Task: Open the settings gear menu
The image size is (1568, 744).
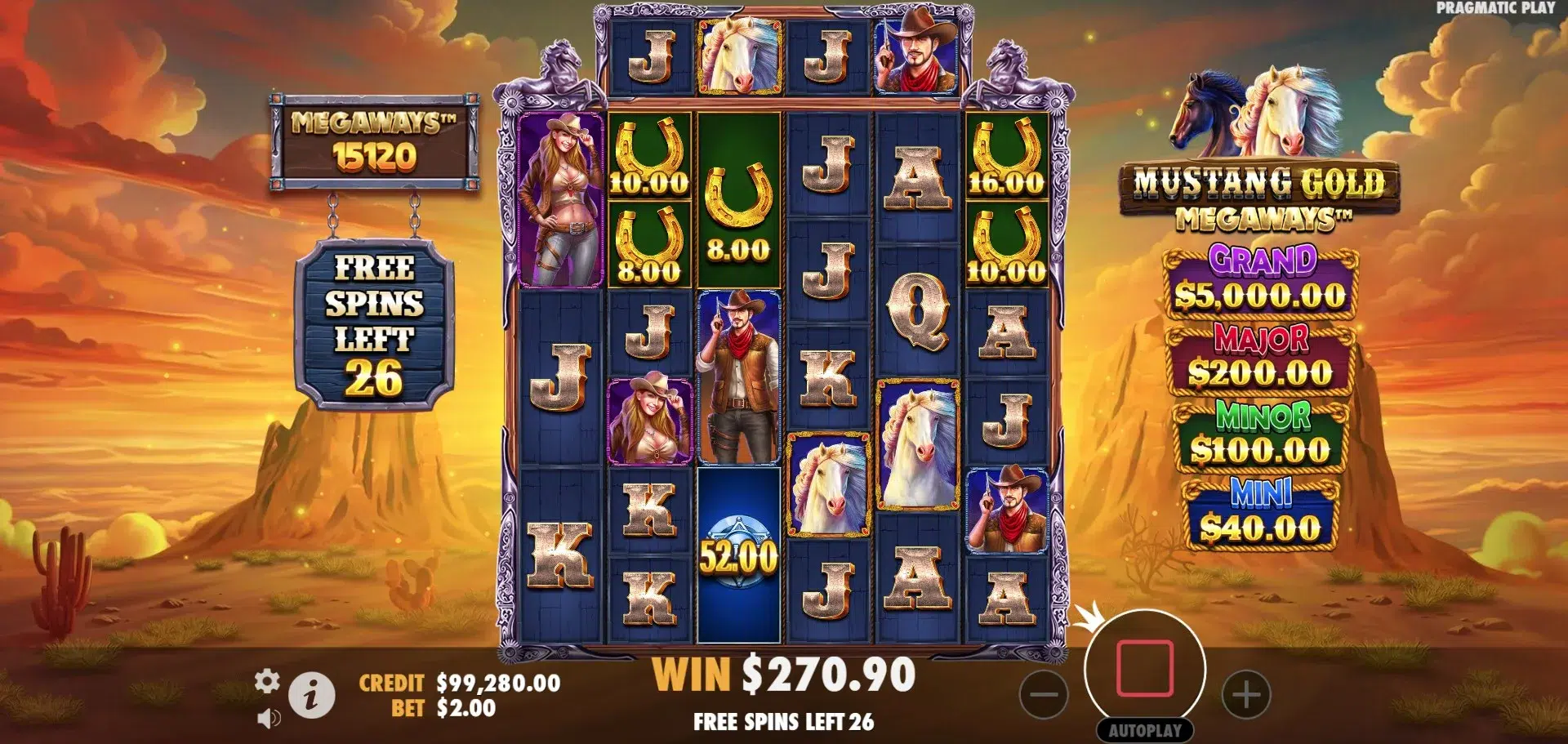Action: click(x=267, y=681)
